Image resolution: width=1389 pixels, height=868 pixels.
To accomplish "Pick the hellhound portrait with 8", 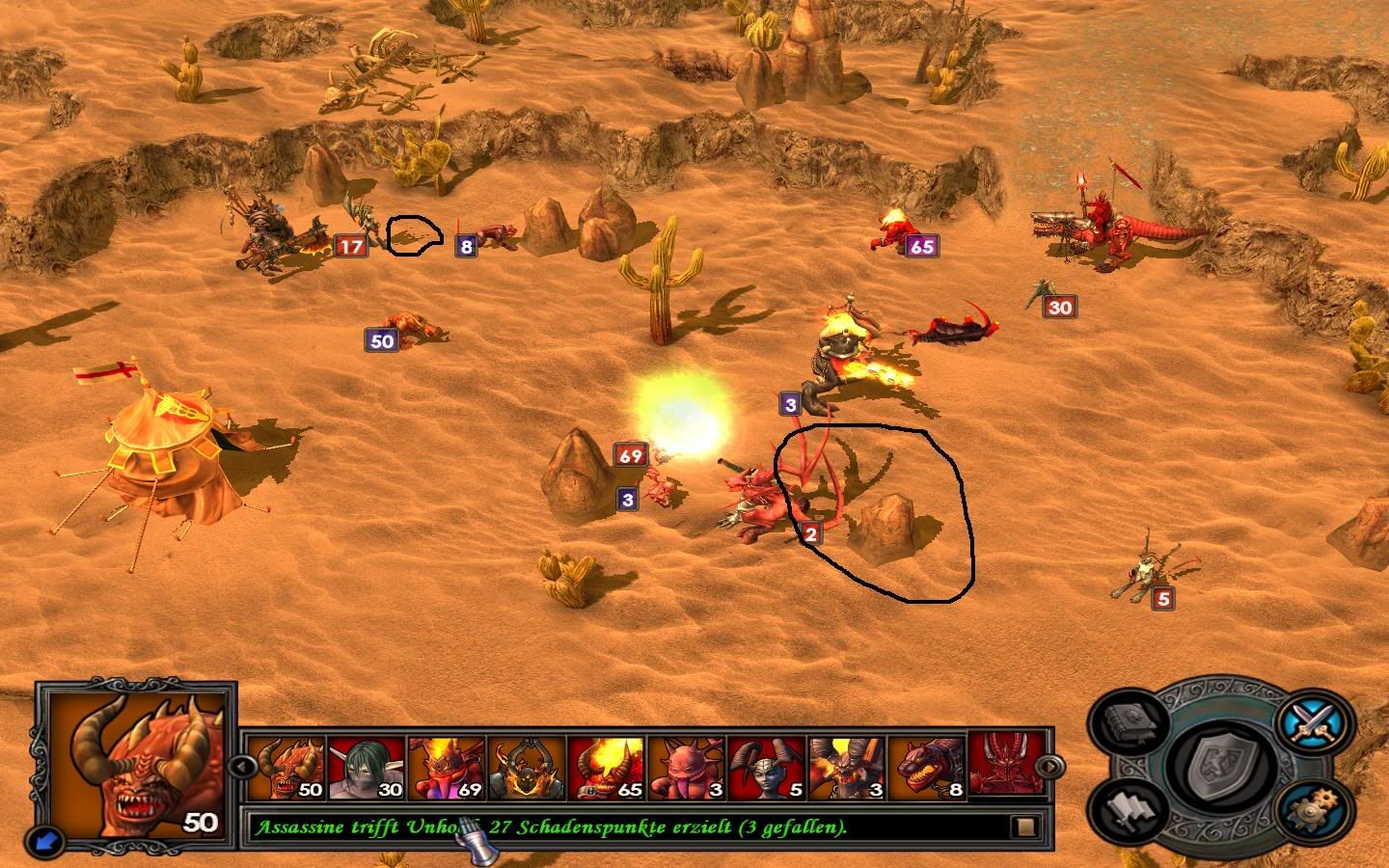I will [x=927, y=769].
